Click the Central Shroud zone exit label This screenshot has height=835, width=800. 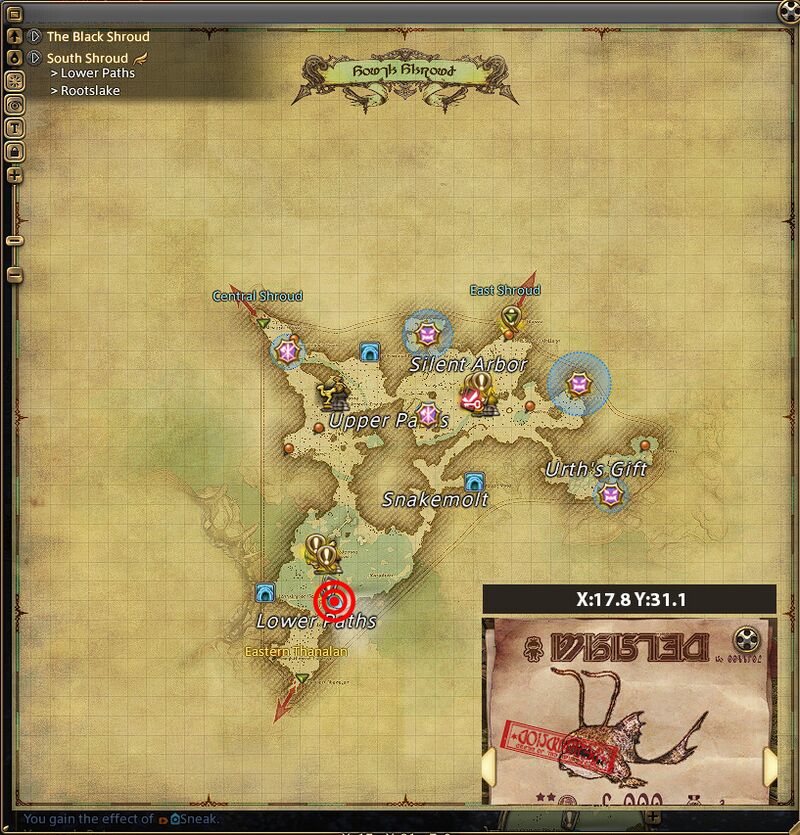point(257,296)
